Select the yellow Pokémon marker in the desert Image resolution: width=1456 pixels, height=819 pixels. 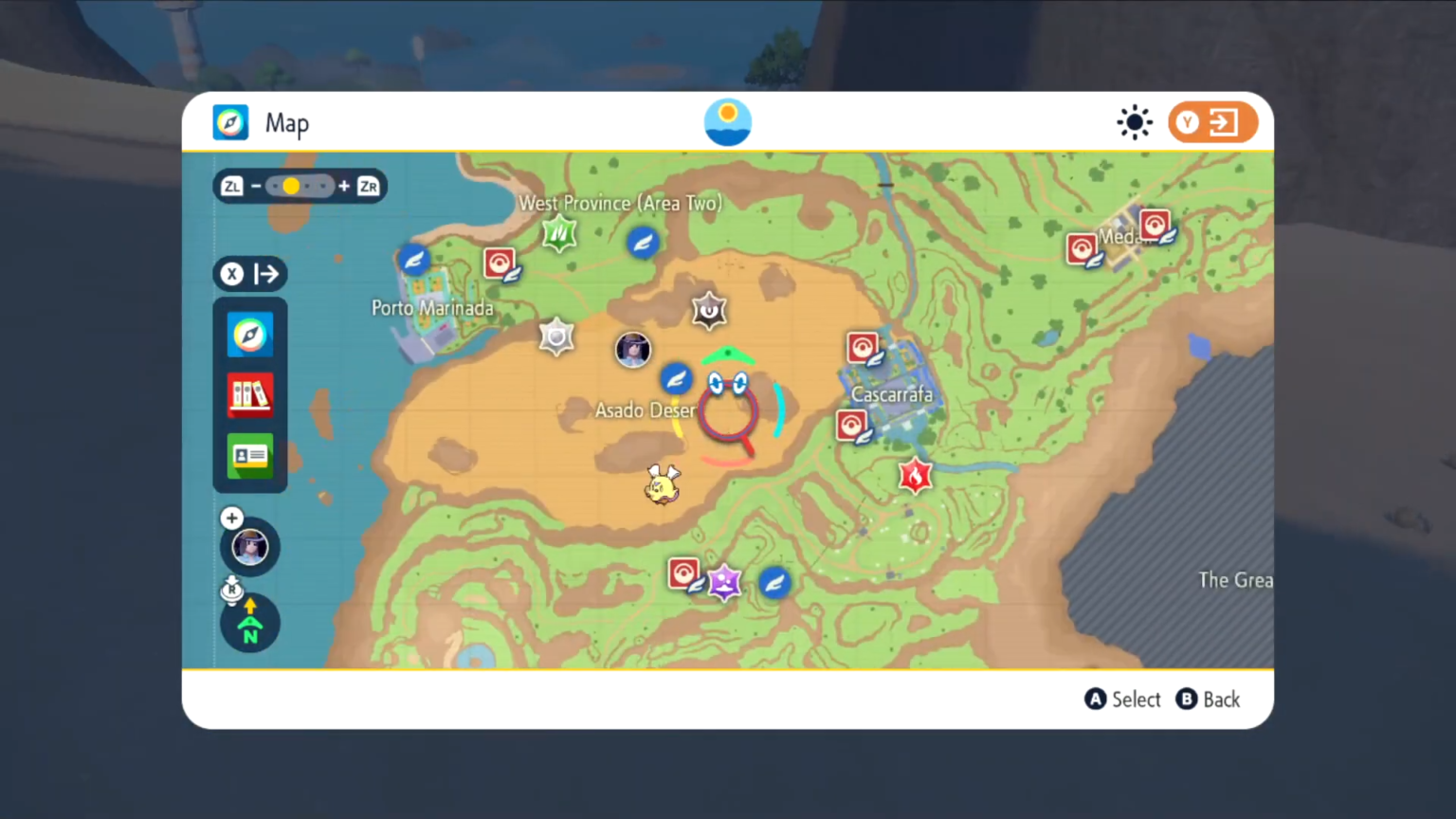(662, 484)
